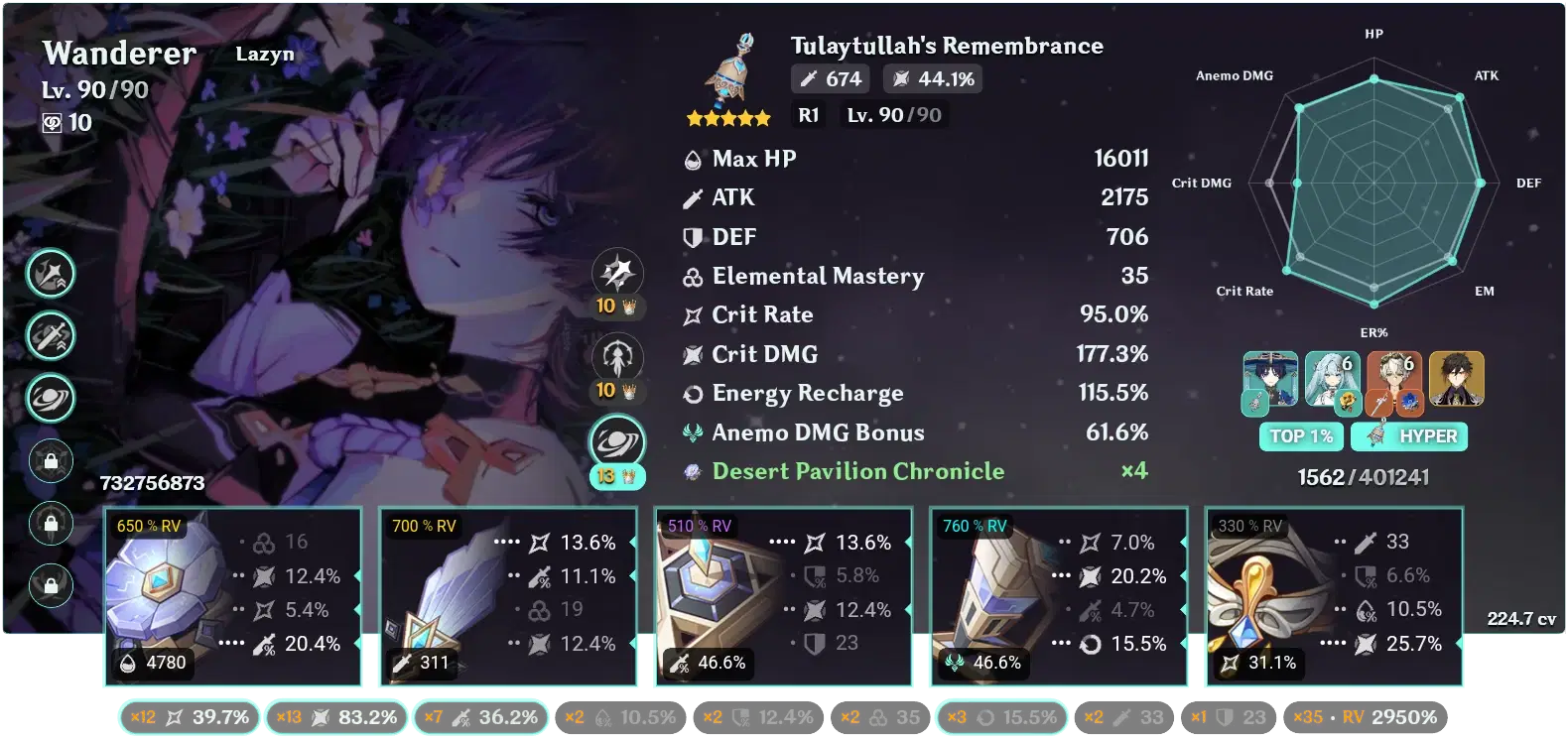Click the HYPER button

tap(1409, 436)
